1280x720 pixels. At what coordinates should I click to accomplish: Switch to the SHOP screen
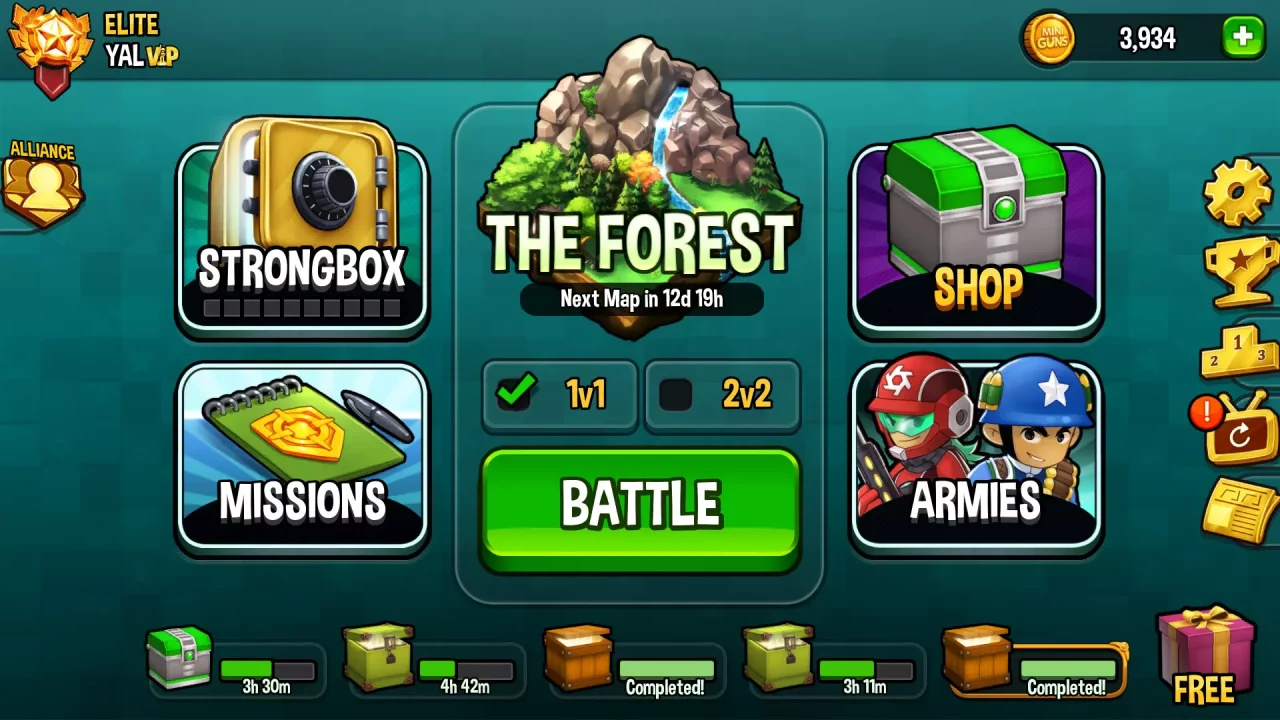point(976,230)
